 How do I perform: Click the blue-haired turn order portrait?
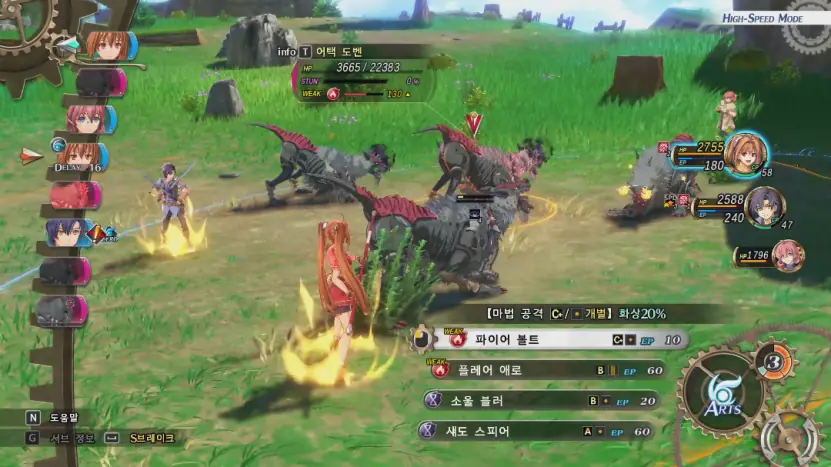68,233
